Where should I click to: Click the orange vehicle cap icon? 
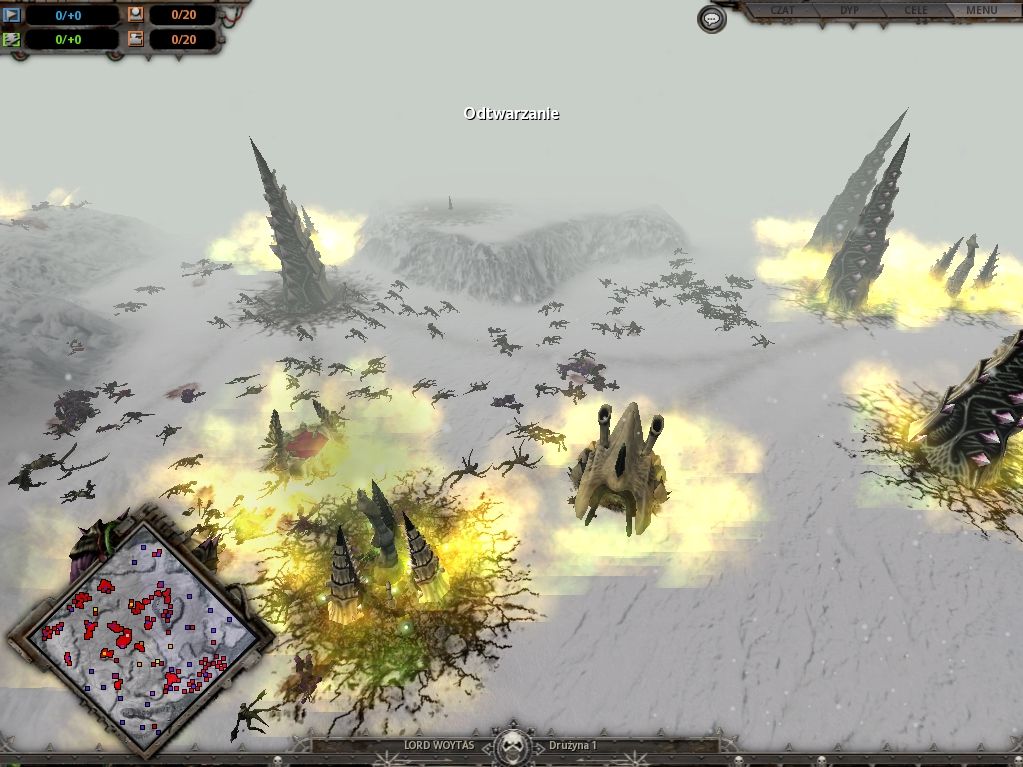tap(135, 40)
